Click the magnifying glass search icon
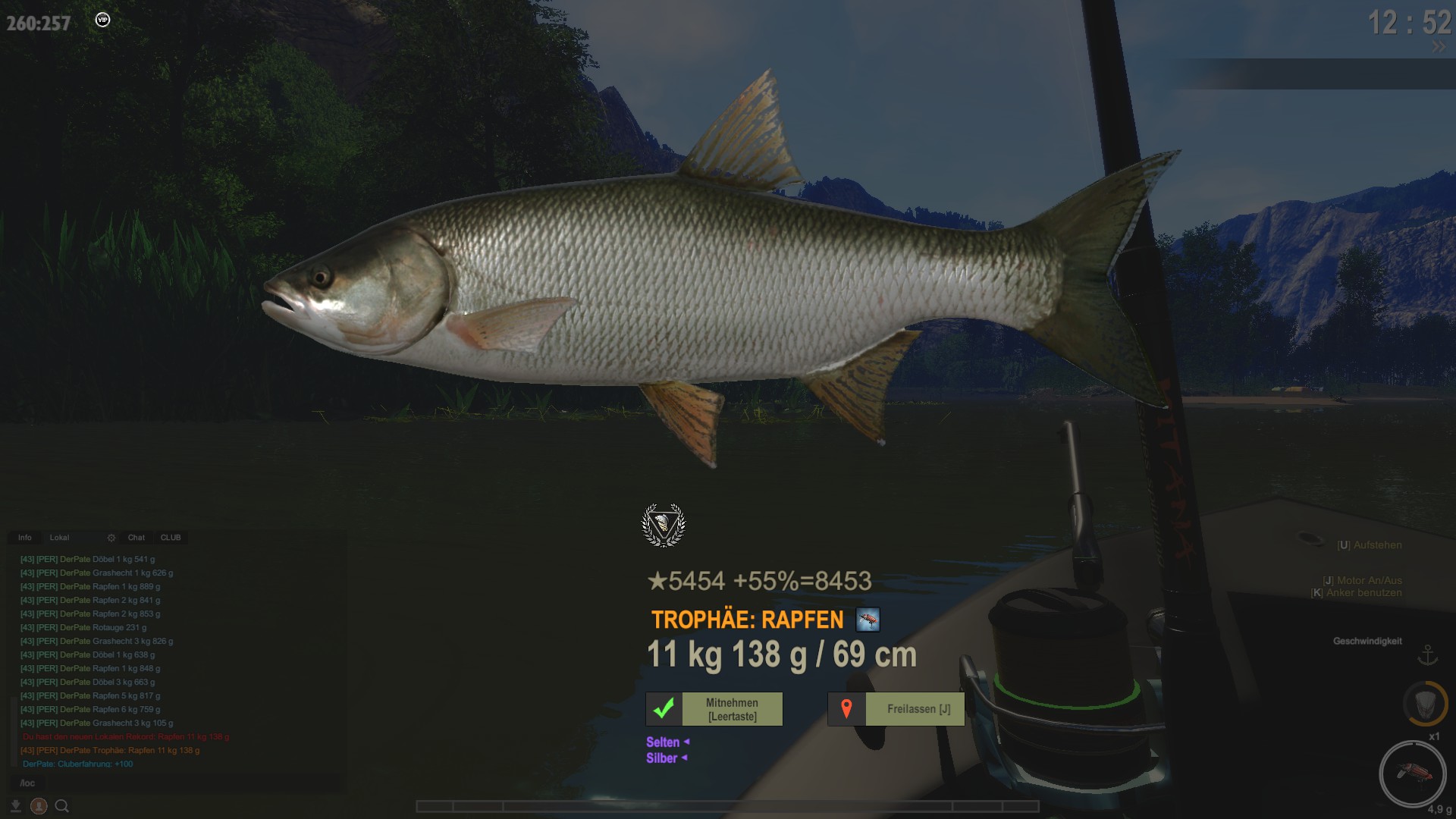Image resolution: width=1456 pixels, height=819 pixels. click(x=62, y=806)
